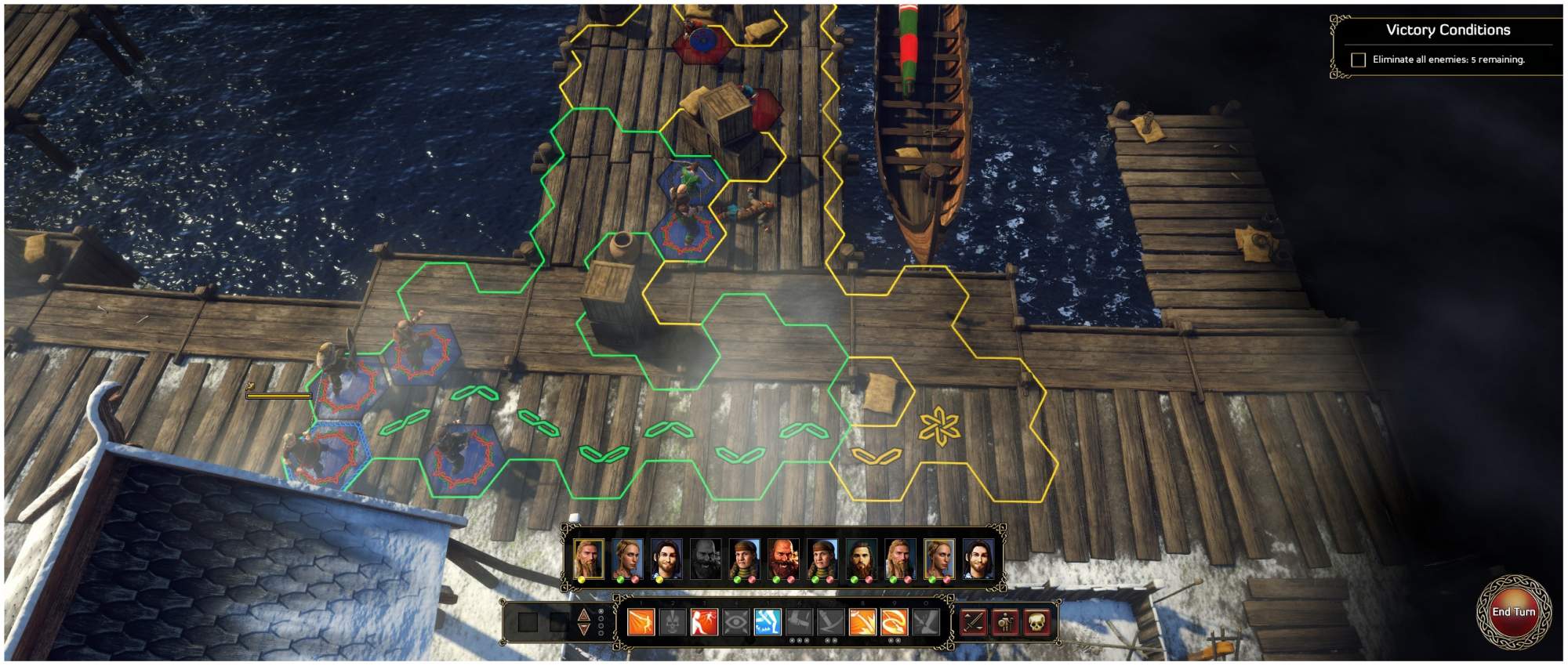Viewport: 1568px width, 666px height.
Task: Open the red sword weapon-swap button
Action: (974, 623)
